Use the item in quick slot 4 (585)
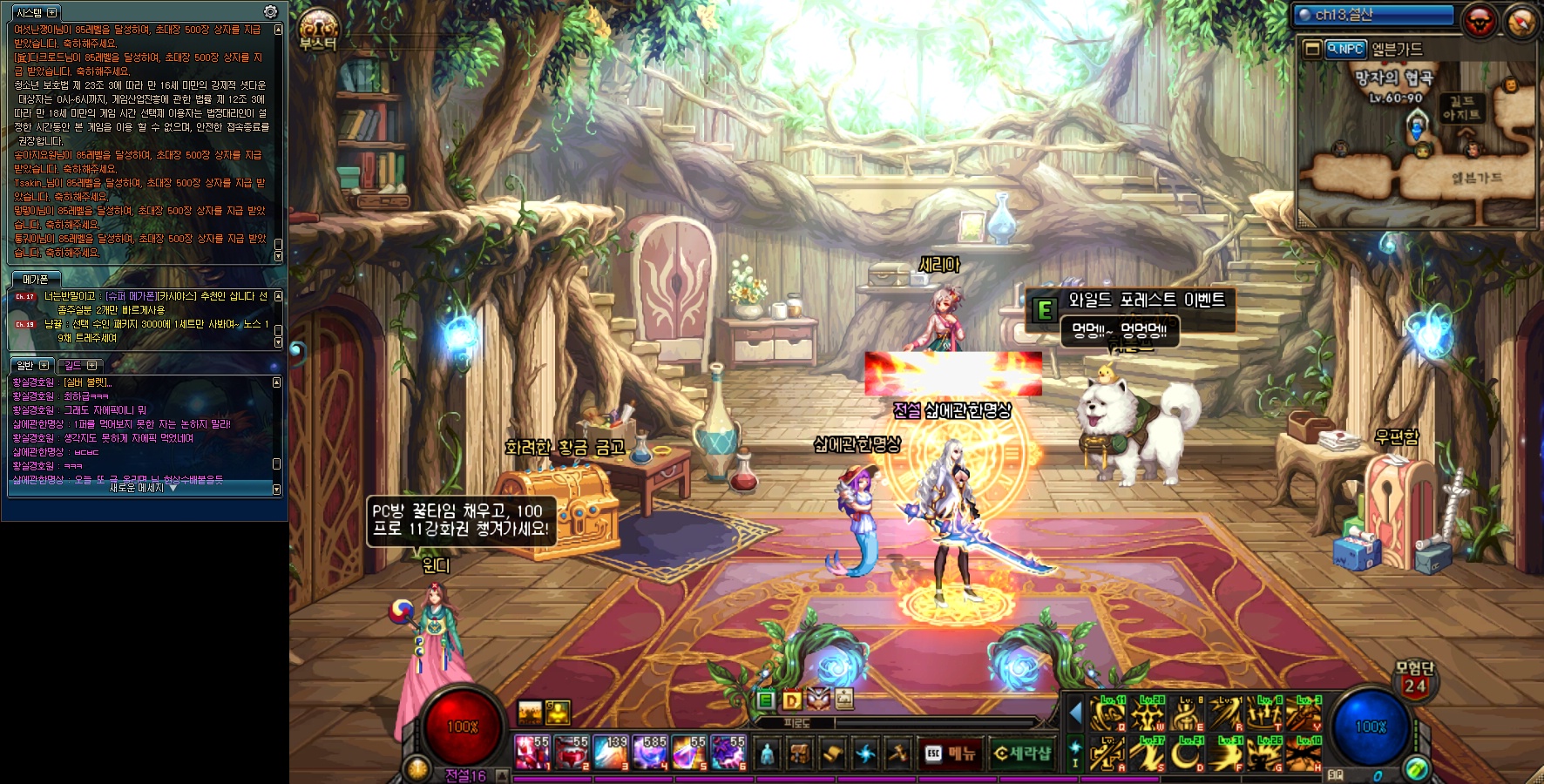This screenshot has height=784, width=1544. tap(649, 753)
